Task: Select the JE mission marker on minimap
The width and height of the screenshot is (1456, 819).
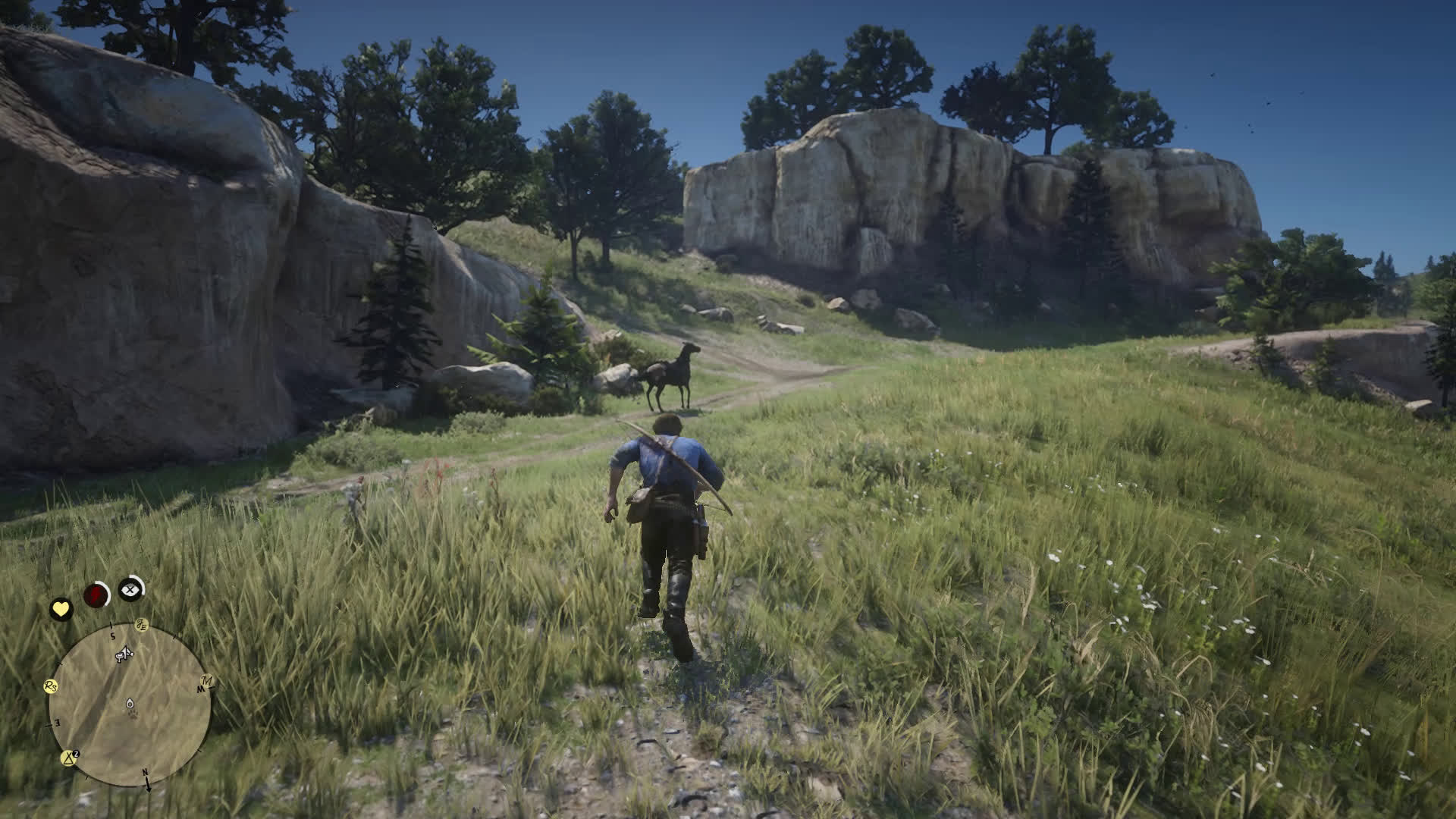Action: [x=142, y=625]
